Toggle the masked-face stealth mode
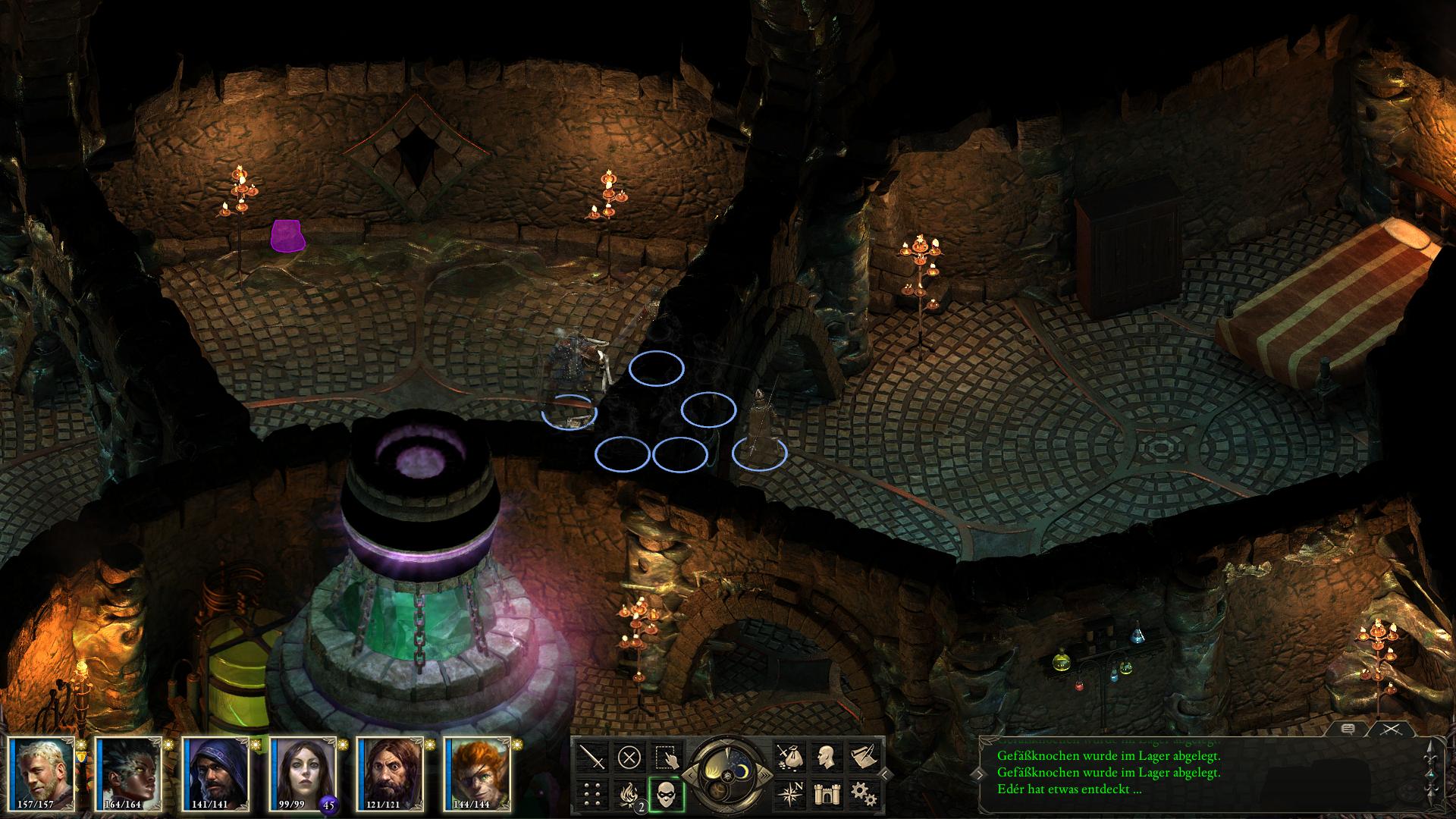Image resolution: width=1456 pixels, height=819 pixels. click(x=667, y=794)
